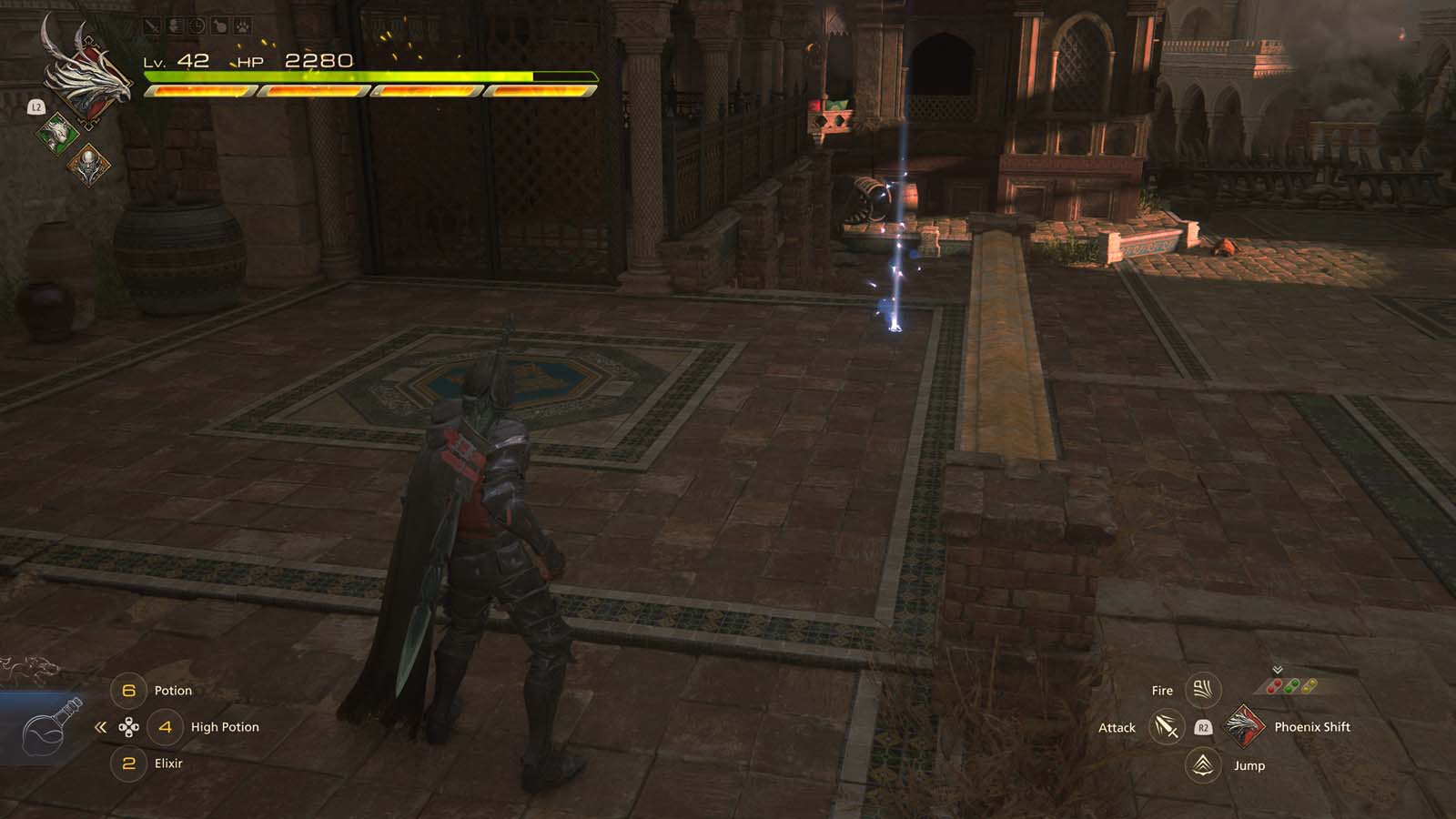The width and height of the screenshot is (1456, 819).
Task: Click the paw status icon near the level display
Action: 241,26
